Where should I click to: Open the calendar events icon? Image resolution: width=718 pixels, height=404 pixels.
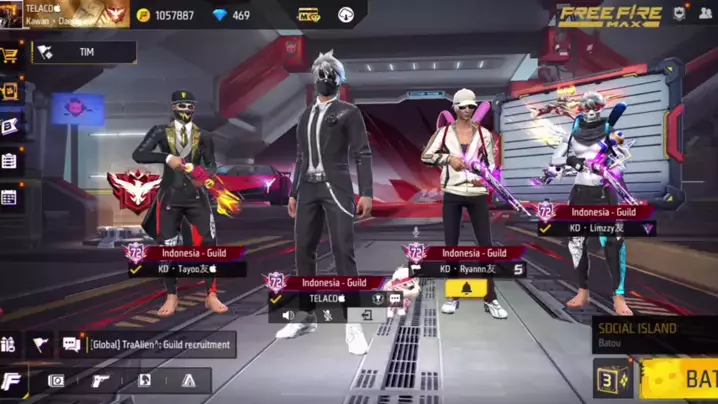click(x=10, y=197)
